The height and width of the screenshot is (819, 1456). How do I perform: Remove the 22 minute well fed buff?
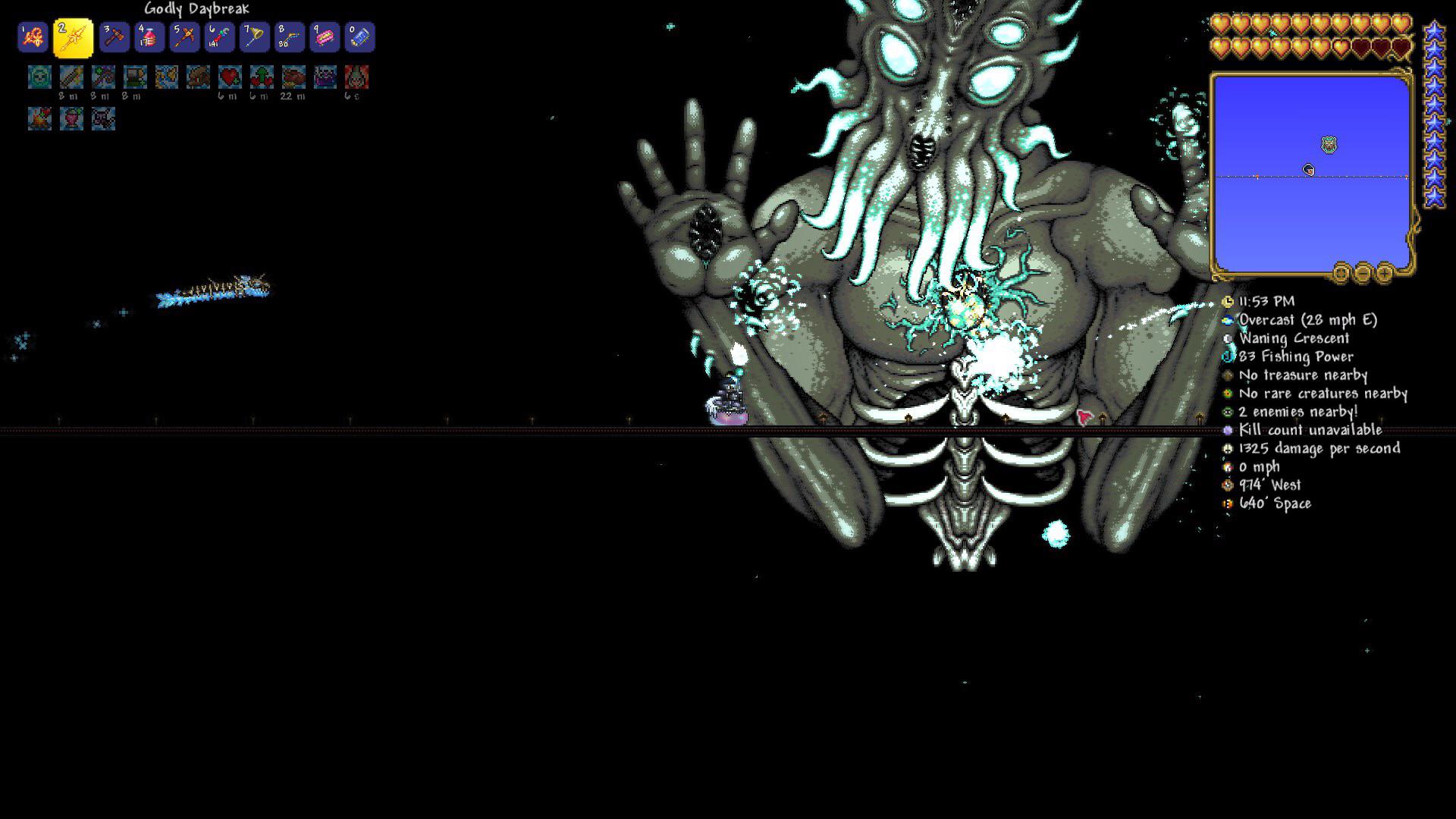click(x=294, y=77)
